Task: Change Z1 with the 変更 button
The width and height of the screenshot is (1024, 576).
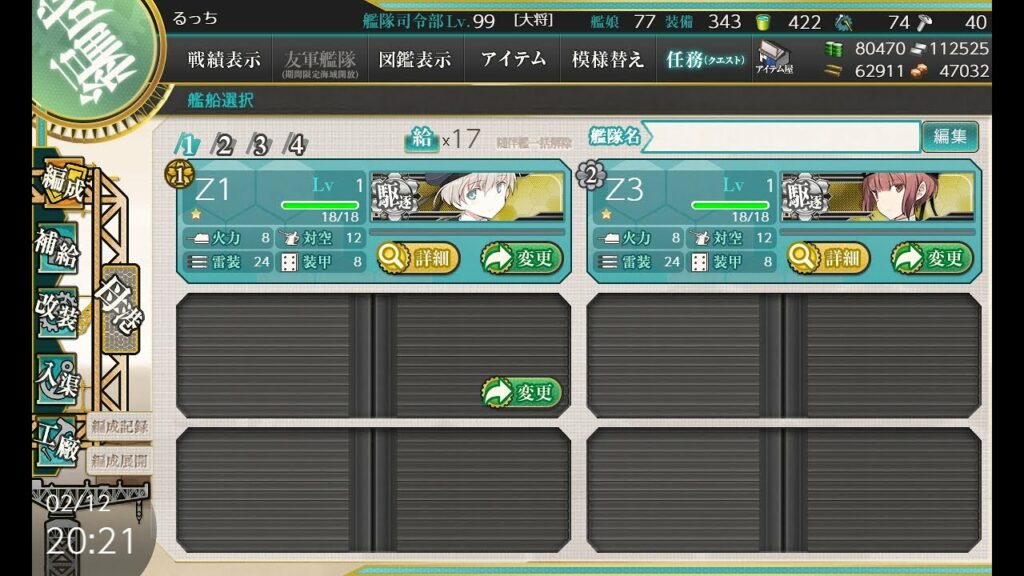Action: (x=521, y=258)
